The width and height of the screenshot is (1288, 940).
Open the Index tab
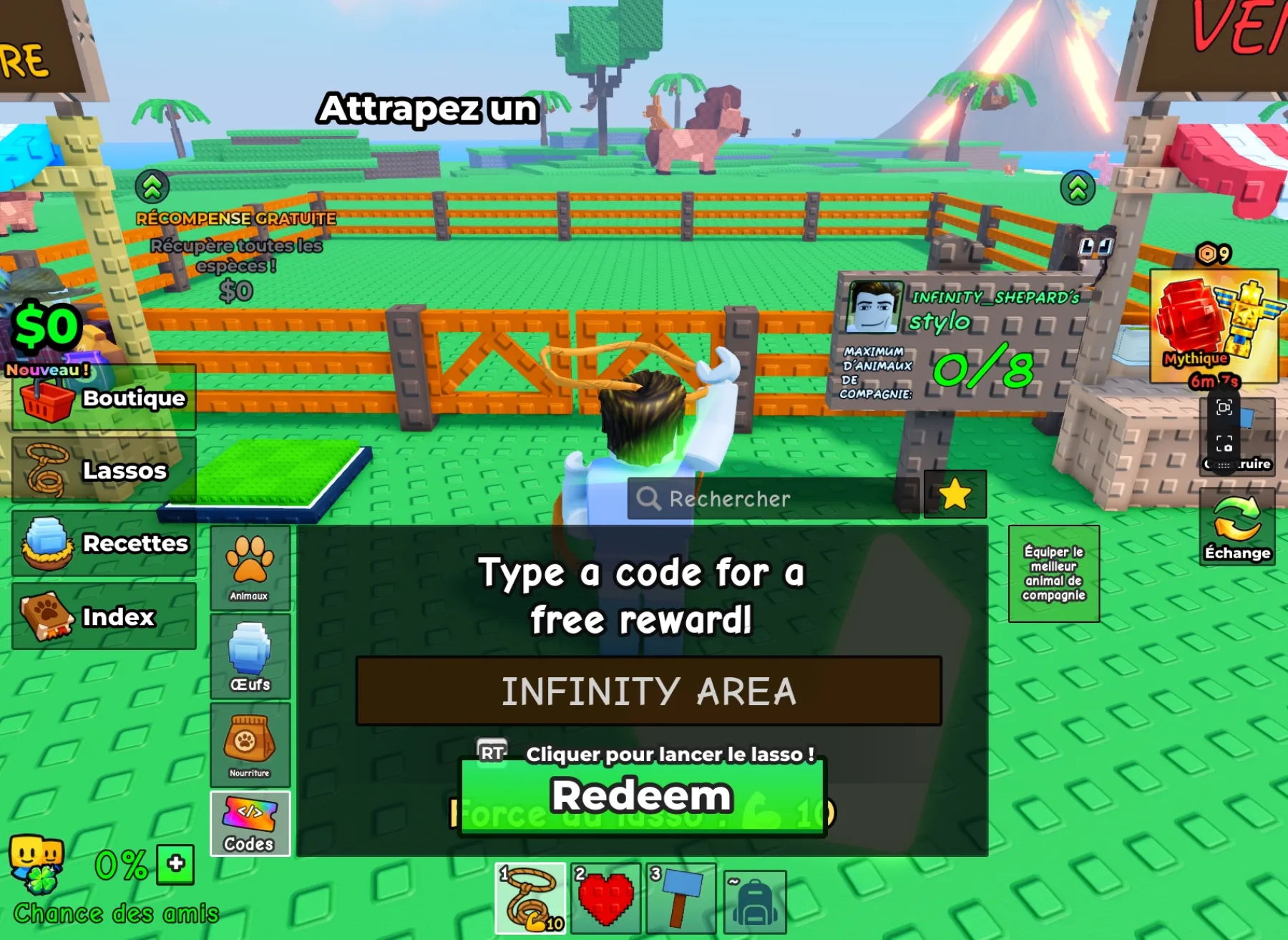pyautogui.click(x=104, y=616)
